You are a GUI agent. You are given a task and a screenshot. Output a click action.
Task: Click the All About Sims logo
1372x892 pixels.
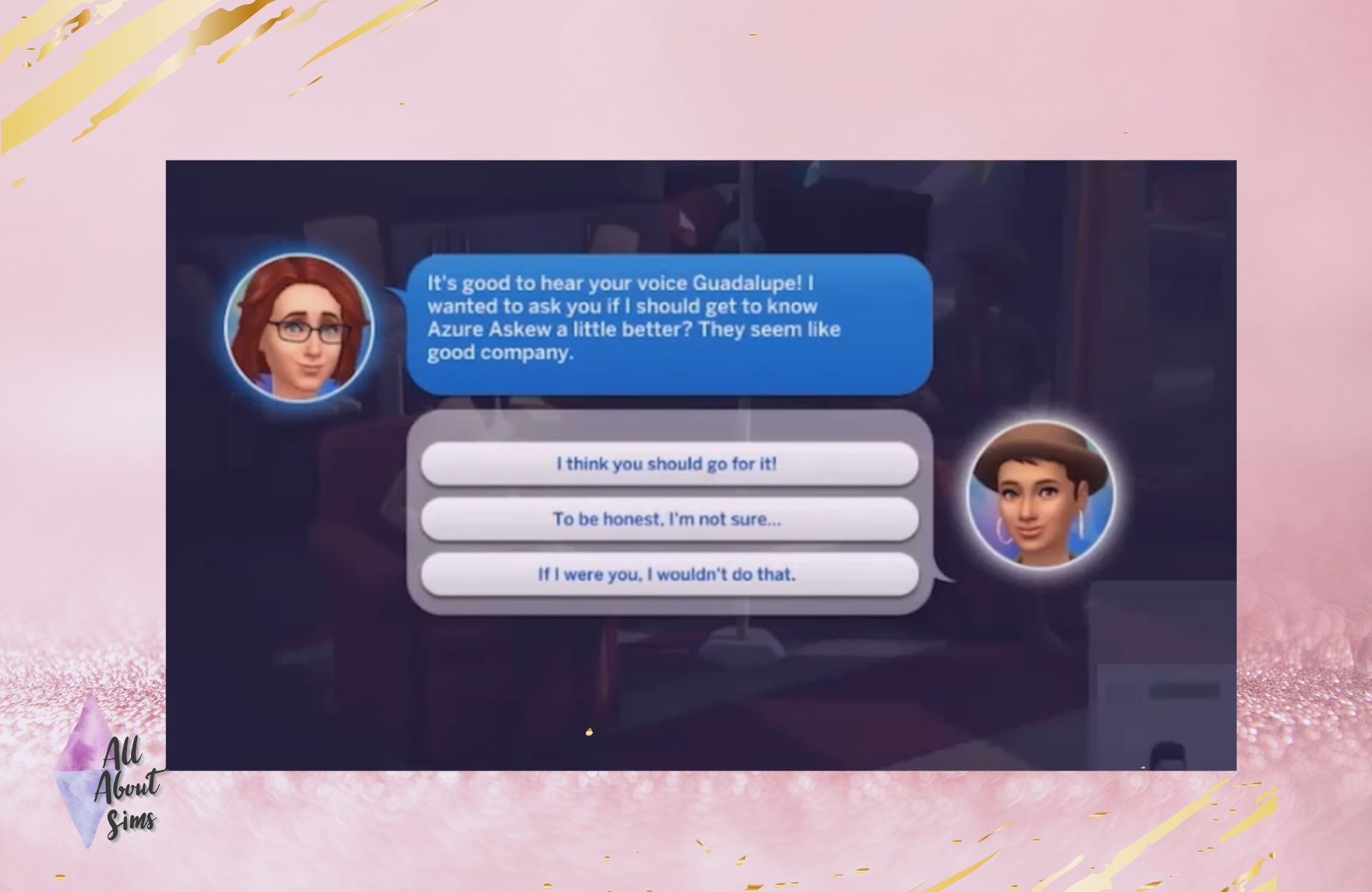[x=110, y=781]
